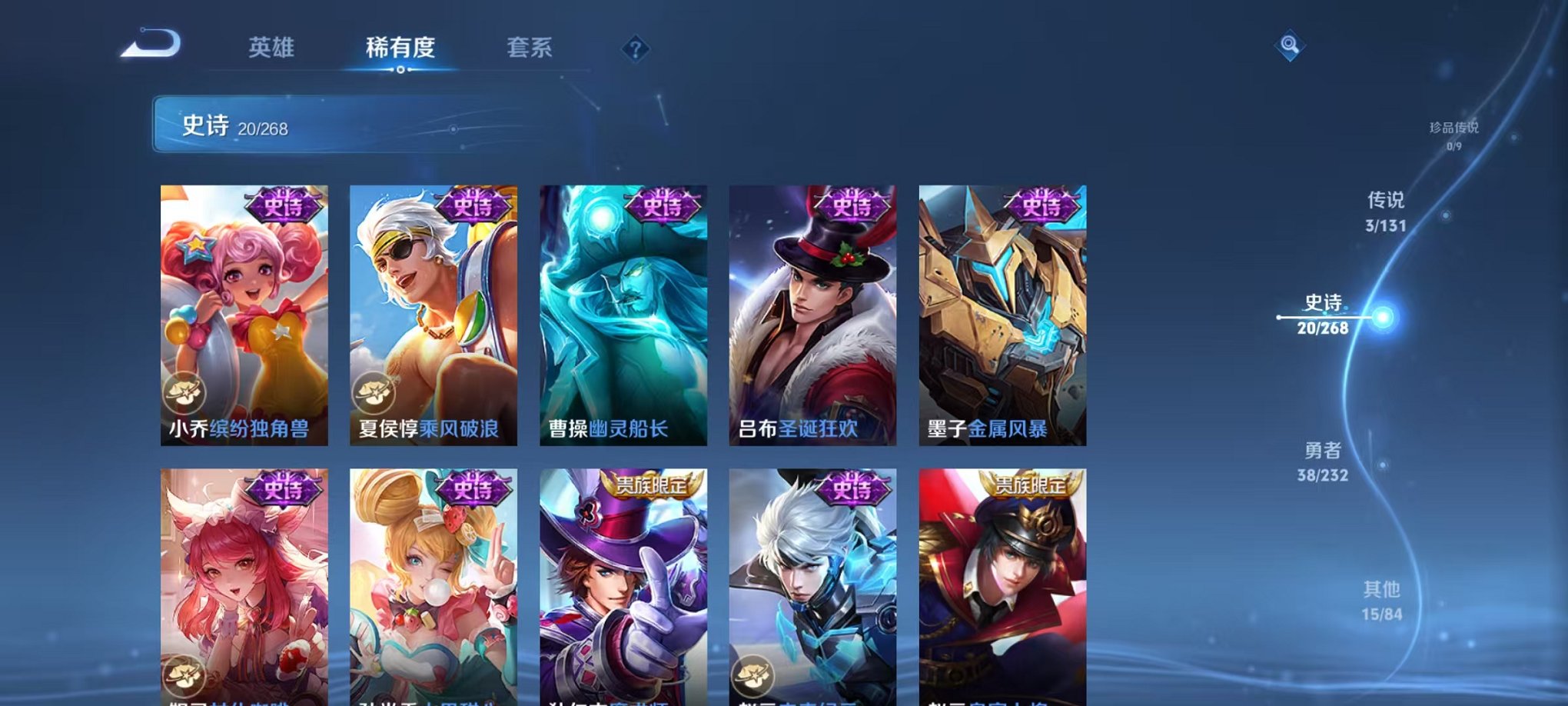Click the question mark help icon
The height and width of the screenshot is (706, 1568).
tap(635, 50)
